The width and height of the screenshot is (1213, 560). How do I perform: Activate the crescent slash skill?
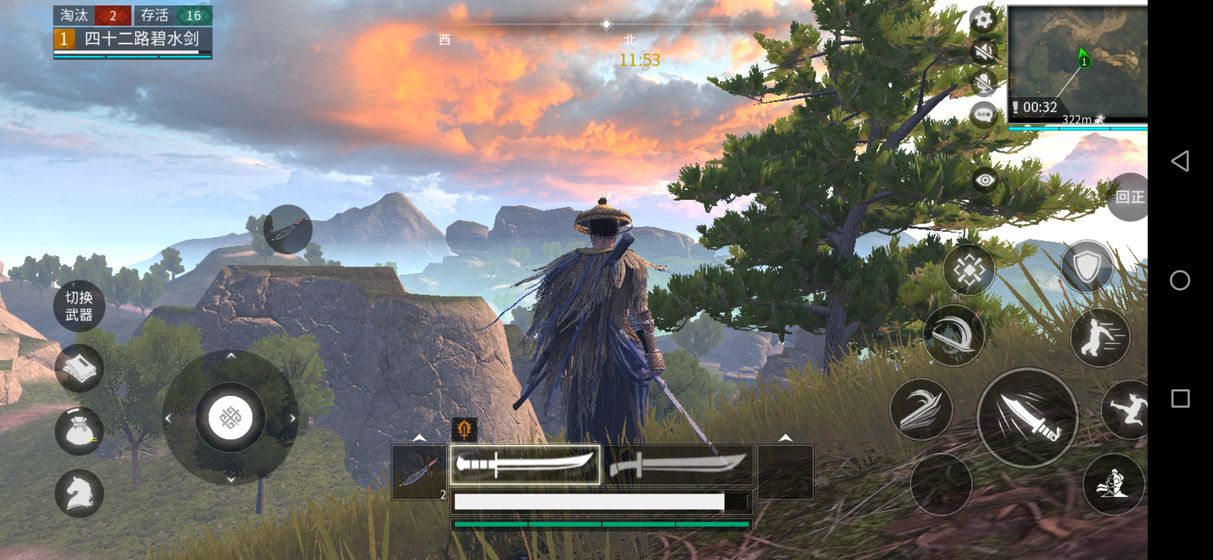click(x=953, y=335)
